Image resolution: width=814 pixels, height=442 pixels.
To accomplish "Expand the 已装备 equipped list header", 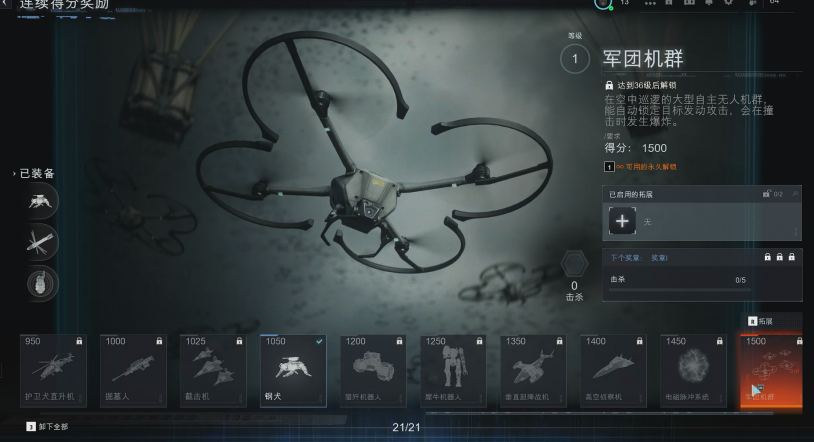I will [34, 173].
